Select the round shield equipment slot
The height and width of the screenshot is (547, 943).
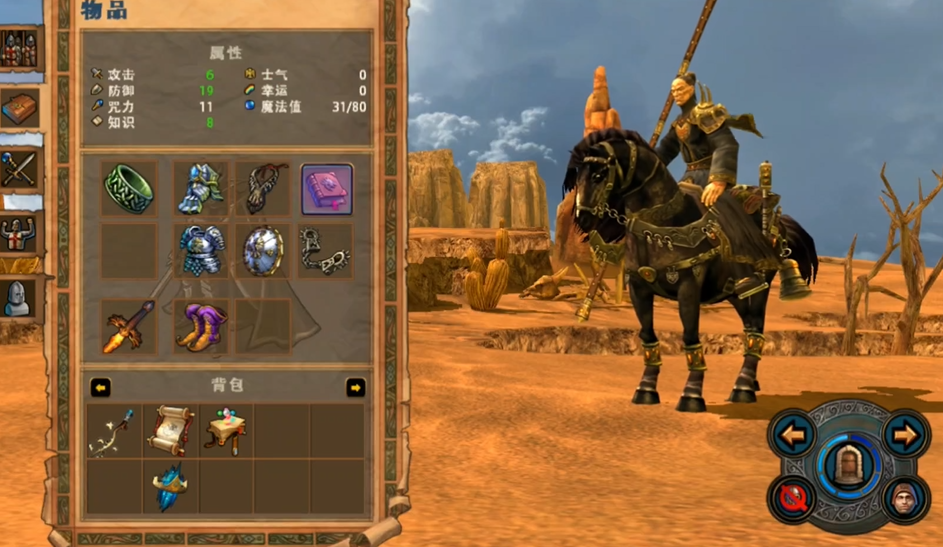[x=263, y=250]
